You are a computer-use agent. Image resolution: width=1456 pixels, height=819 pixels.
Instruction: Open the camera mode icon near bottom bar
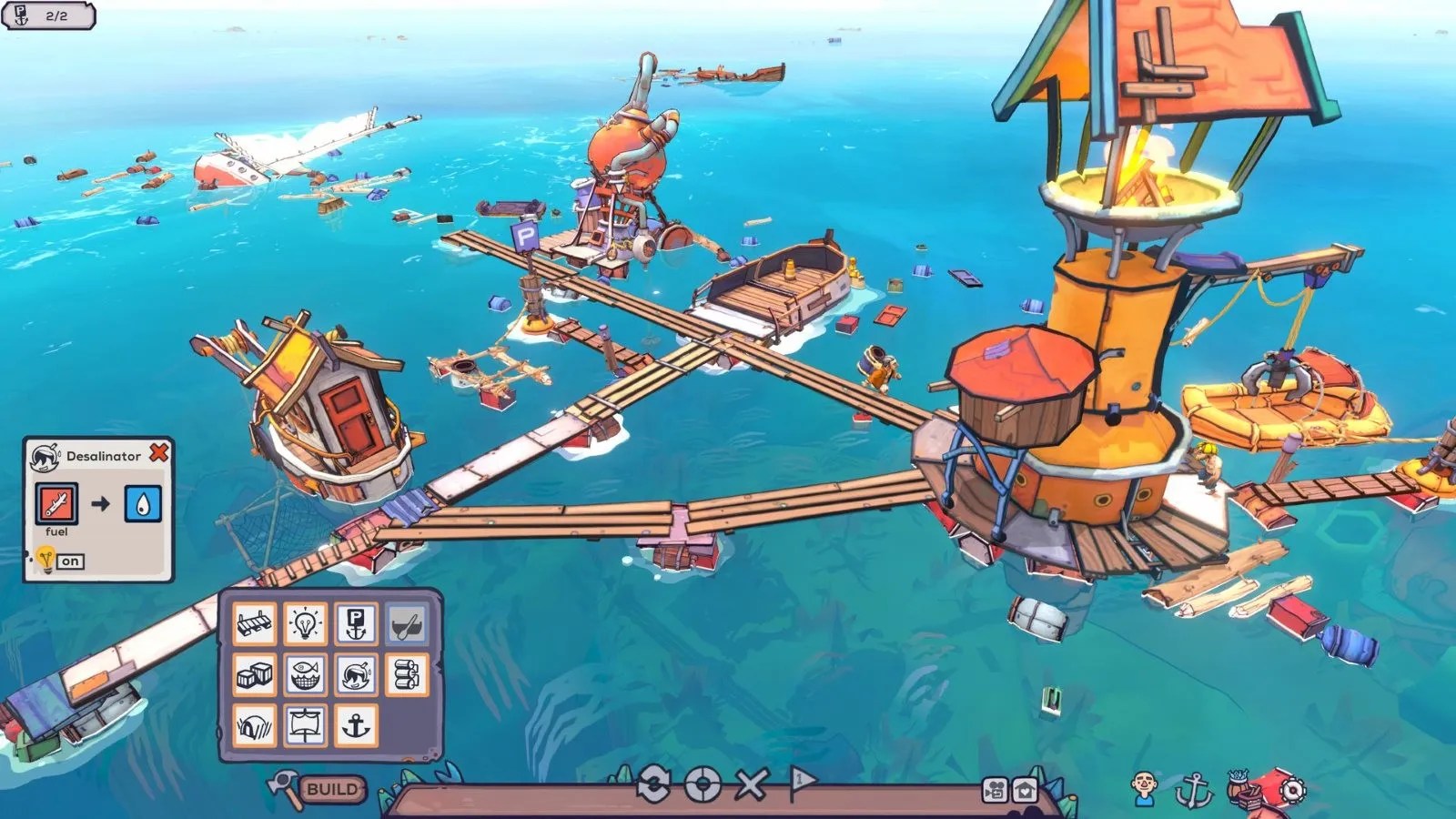(x=994, y=789)
